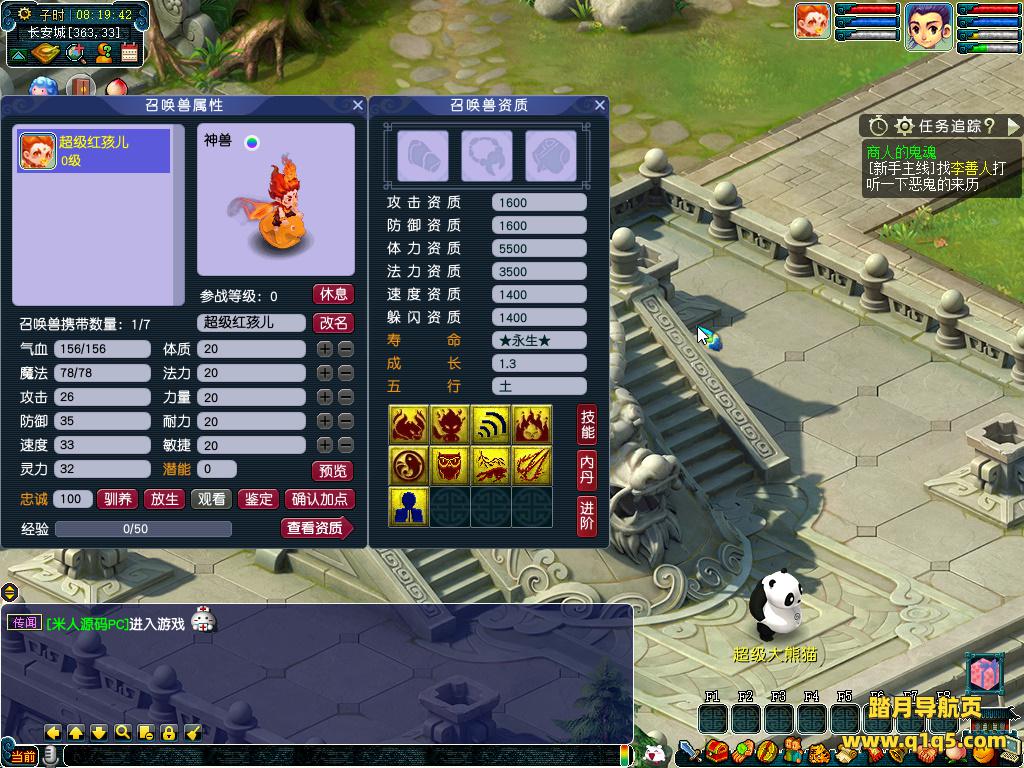
Task: Switch to the 内丹 tab
Action: tap(587, 470)
